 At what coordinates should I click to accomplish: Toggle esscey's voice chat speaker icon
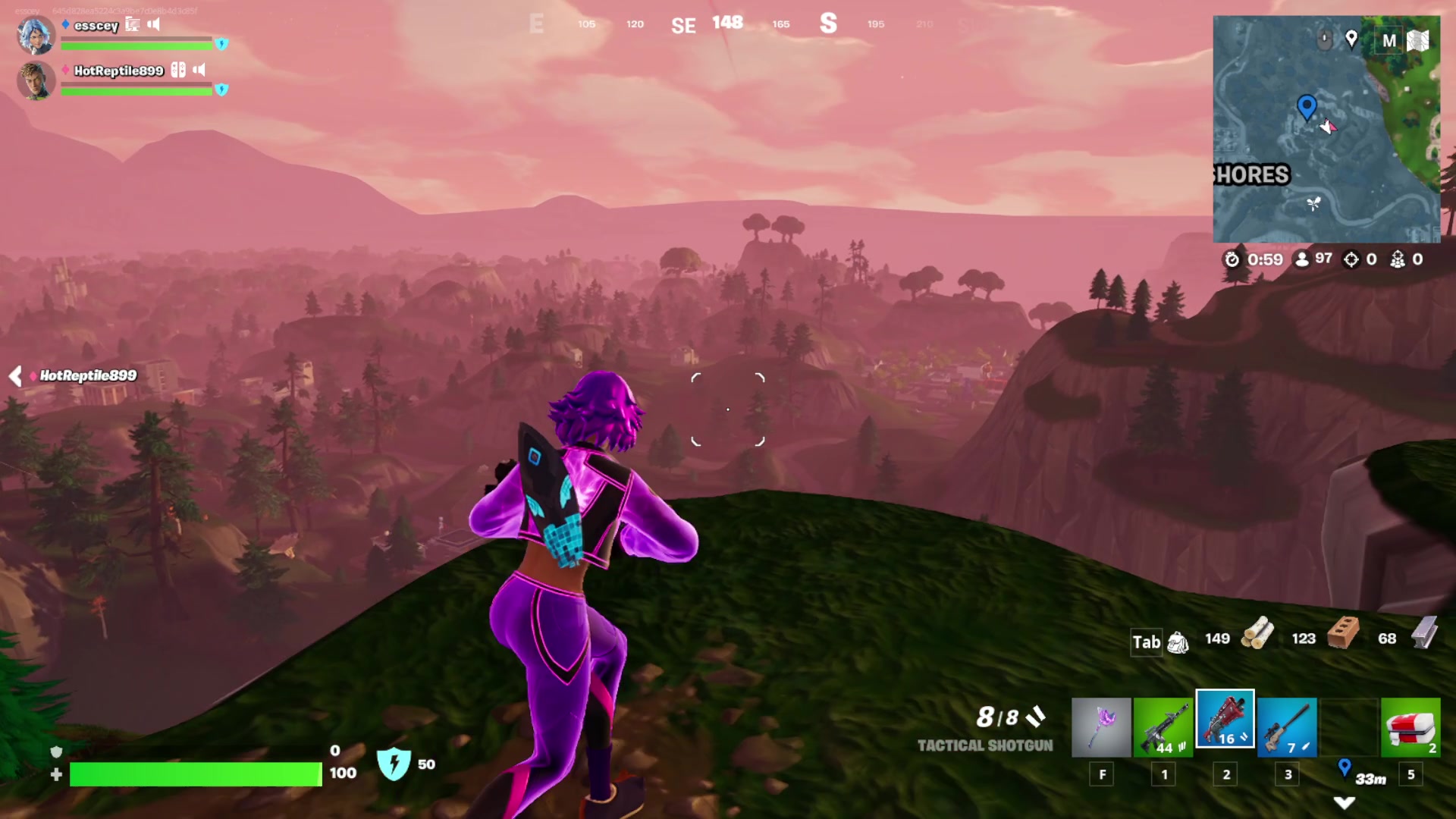(x=154, y=24)
